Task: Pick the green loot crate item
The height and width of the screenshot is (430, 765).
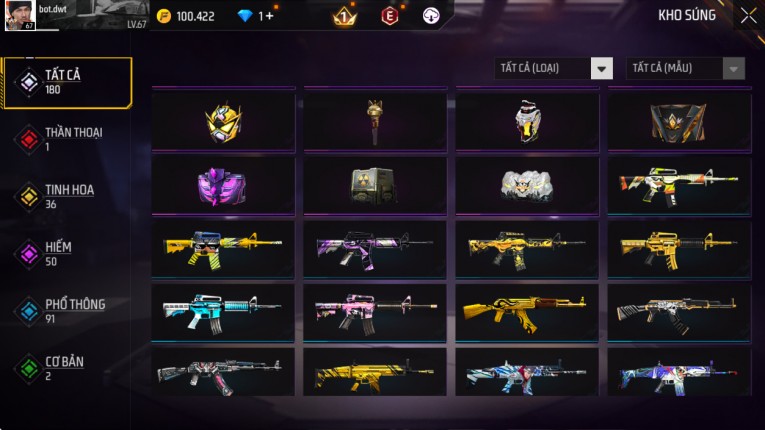Action: coord(375,185)
